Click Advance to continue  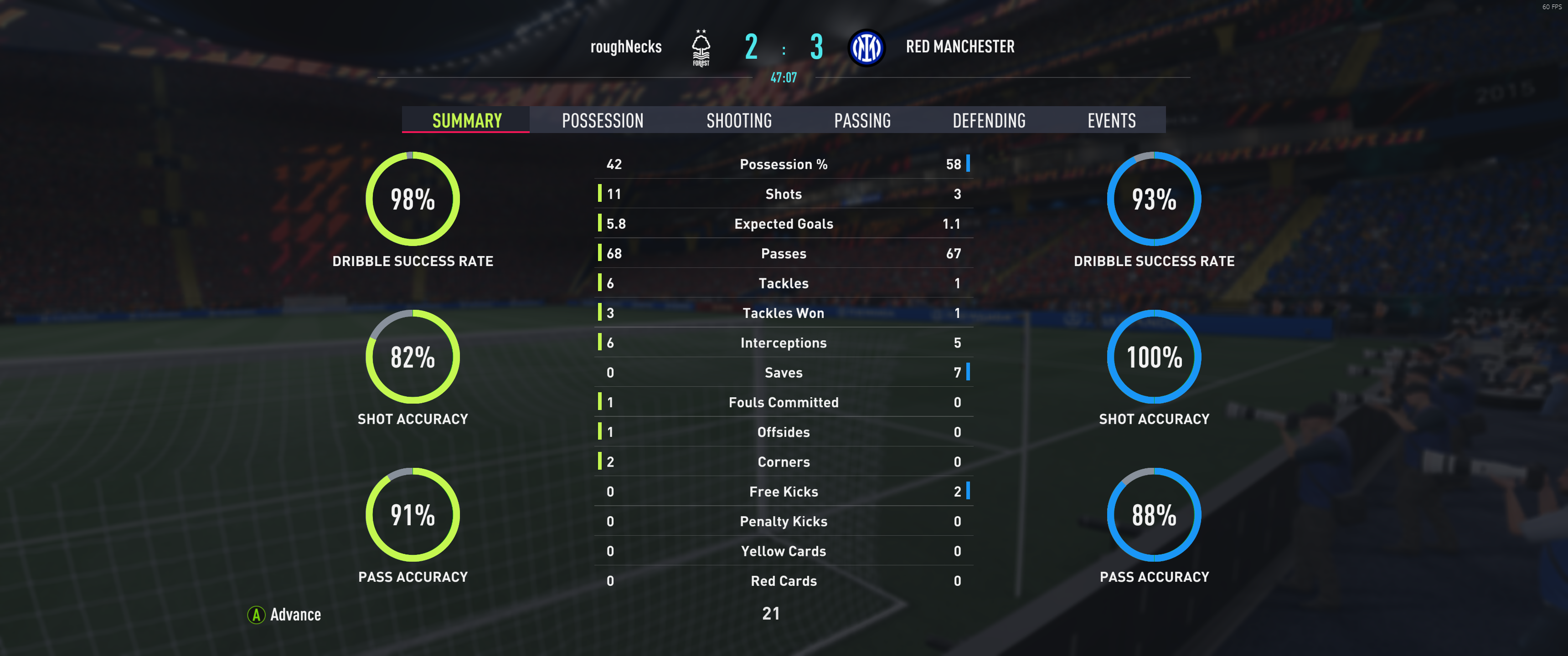284,615
